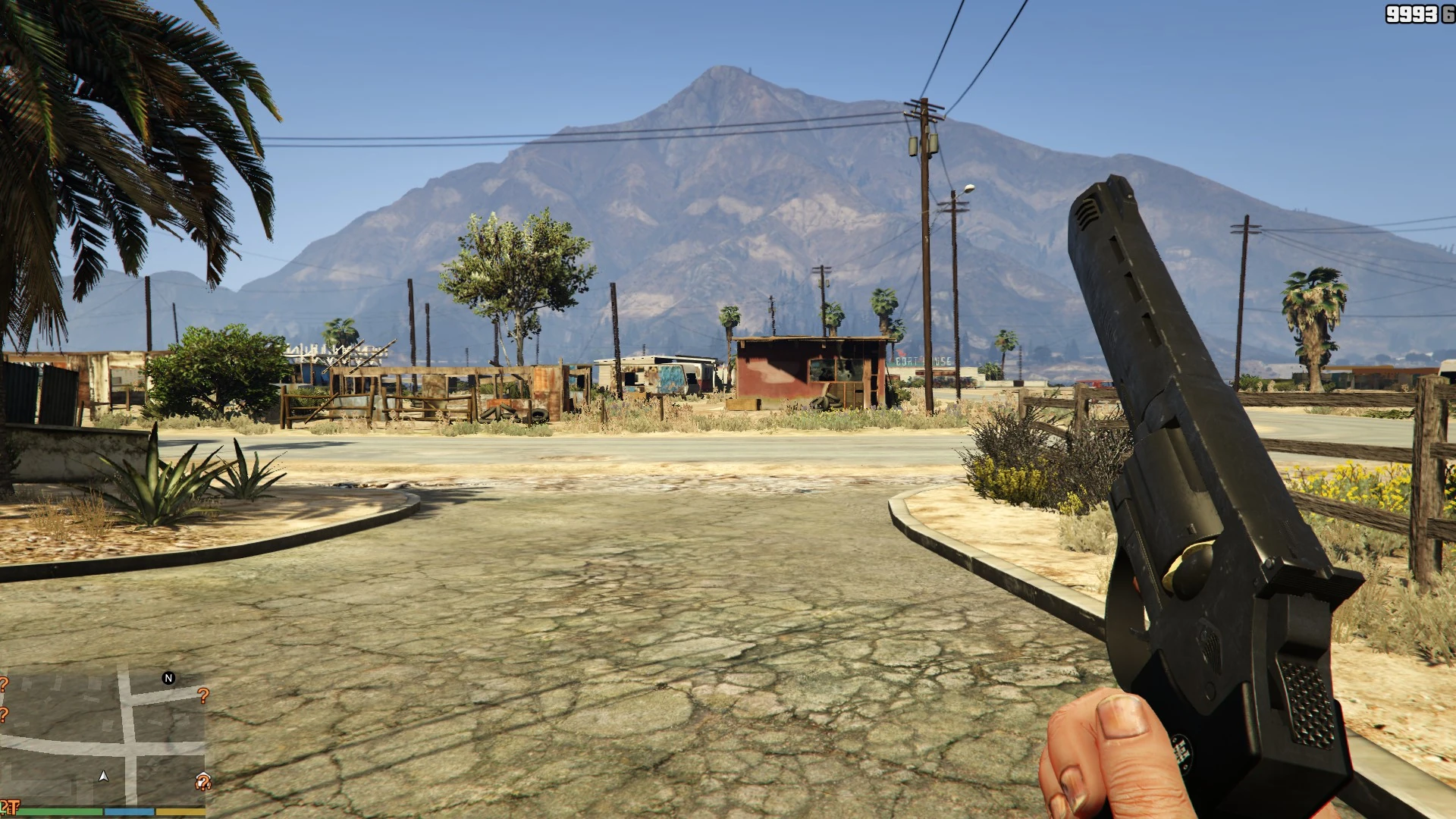Click the black N compass indicator on minimap

[168, 677]
